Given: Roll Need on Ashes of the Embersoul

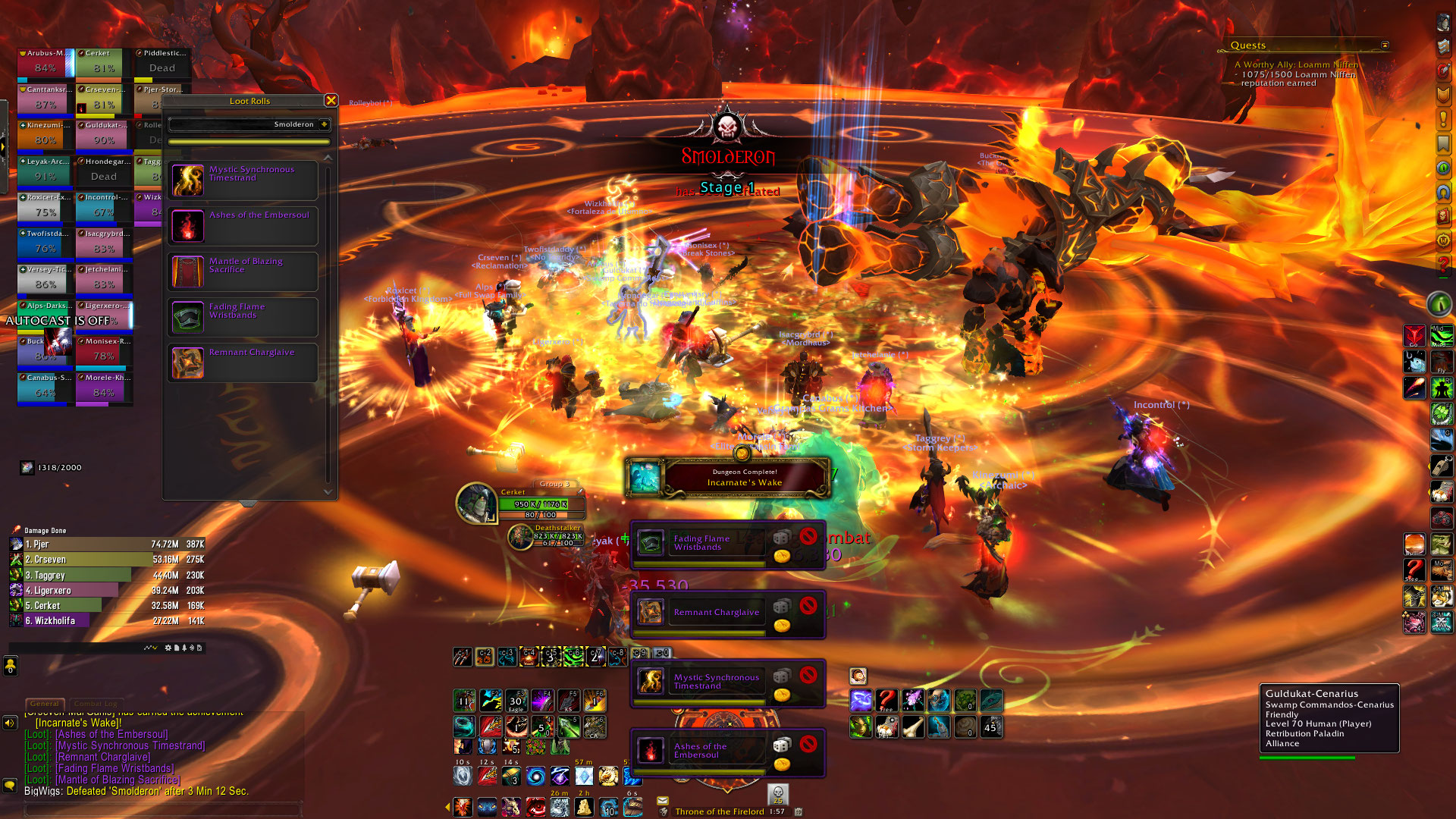Looking at the screenshot, I should (782, 745).
